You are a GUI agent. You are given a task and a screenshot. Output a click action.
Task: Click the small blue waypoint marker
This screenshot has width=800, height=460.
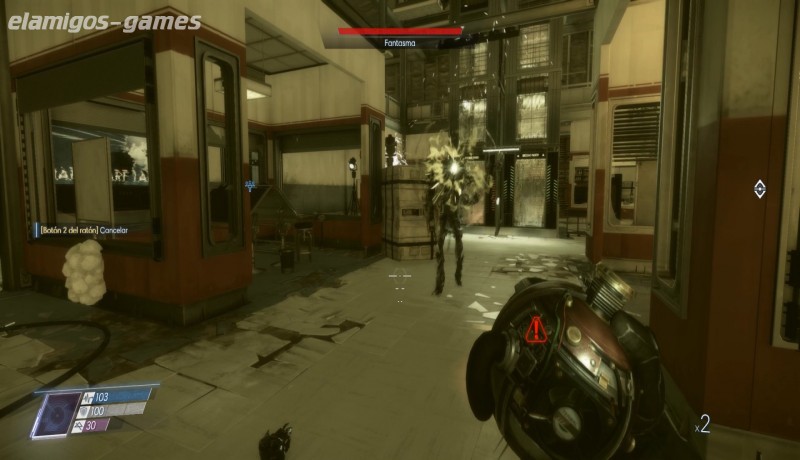point(249,186)
